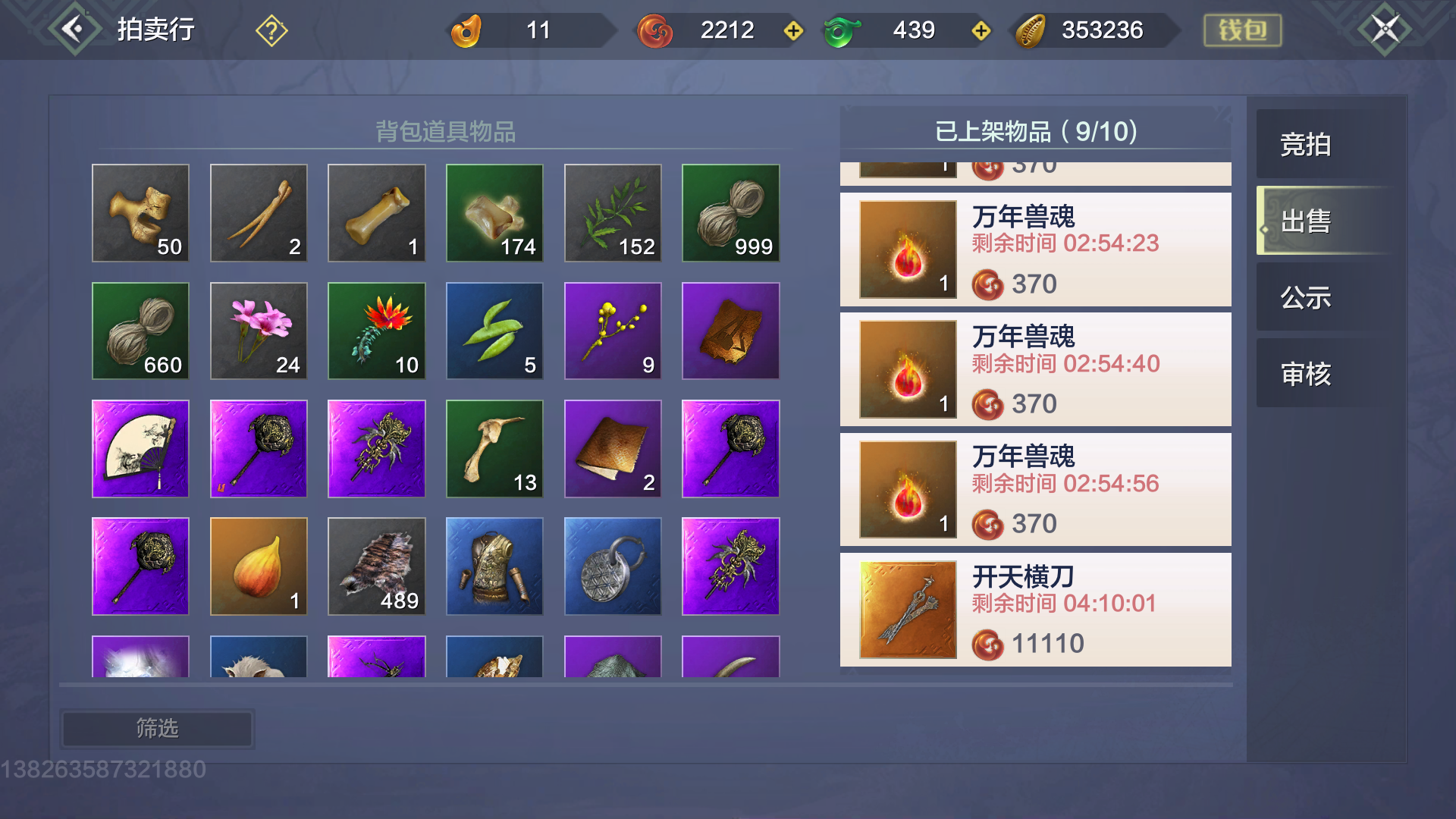
Task: Open the 钱包 wallet
Action: (1242, 30)
